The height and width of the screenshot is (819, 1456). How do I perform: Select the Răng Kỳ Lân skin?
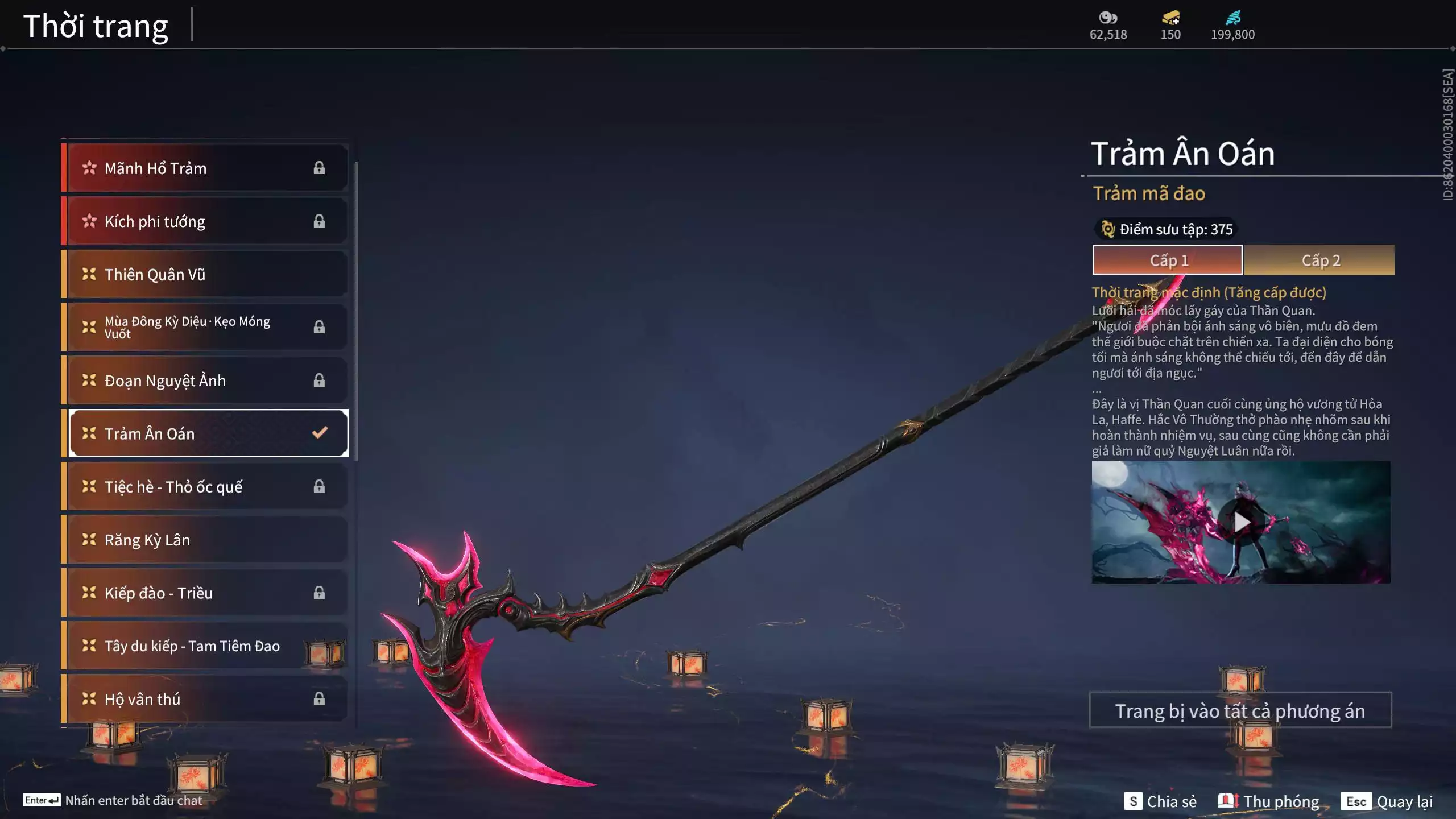(205, 540)
